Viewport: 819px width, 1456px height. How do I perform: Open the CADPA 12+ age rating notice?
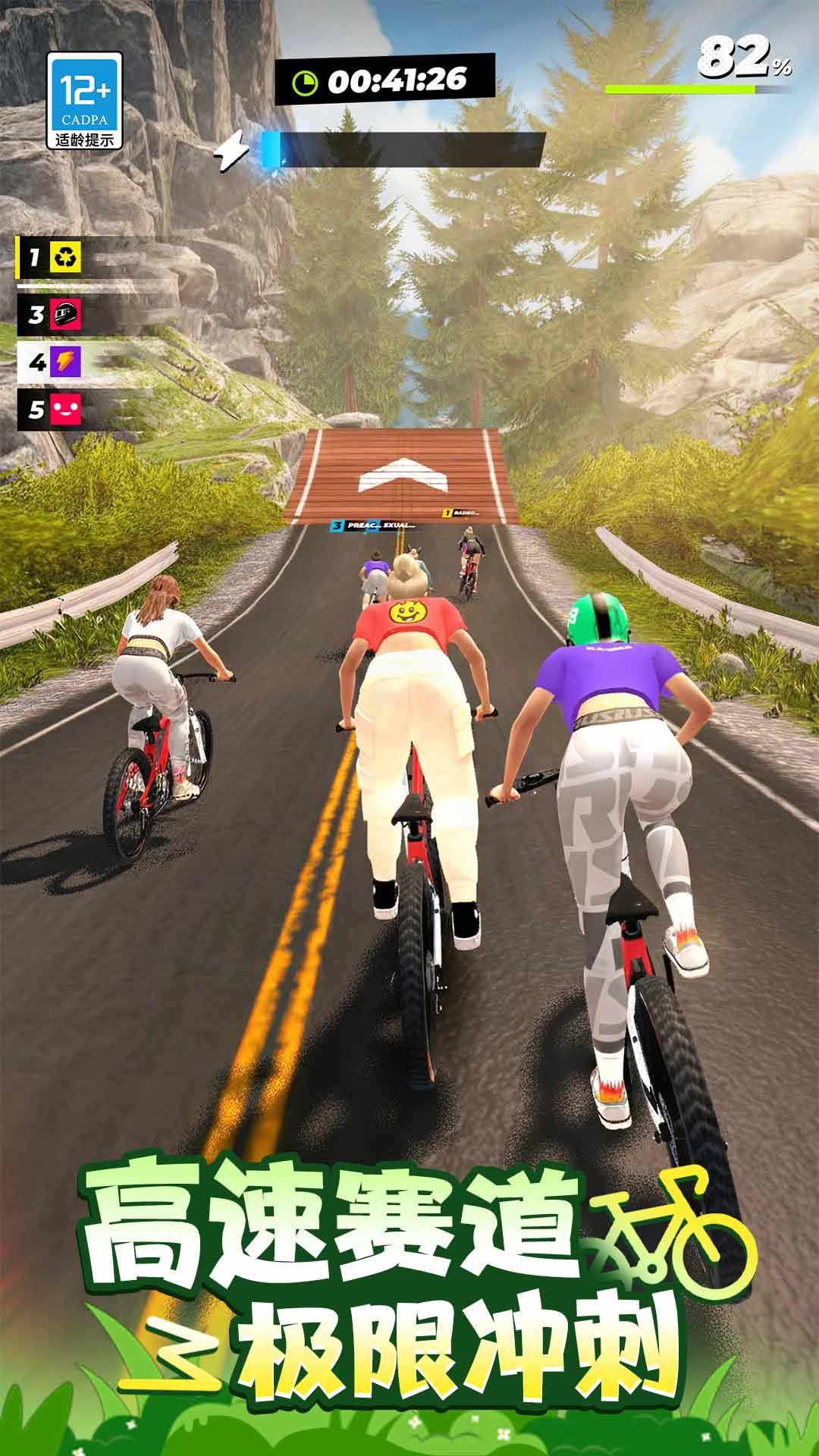click(x=84, y=100)
